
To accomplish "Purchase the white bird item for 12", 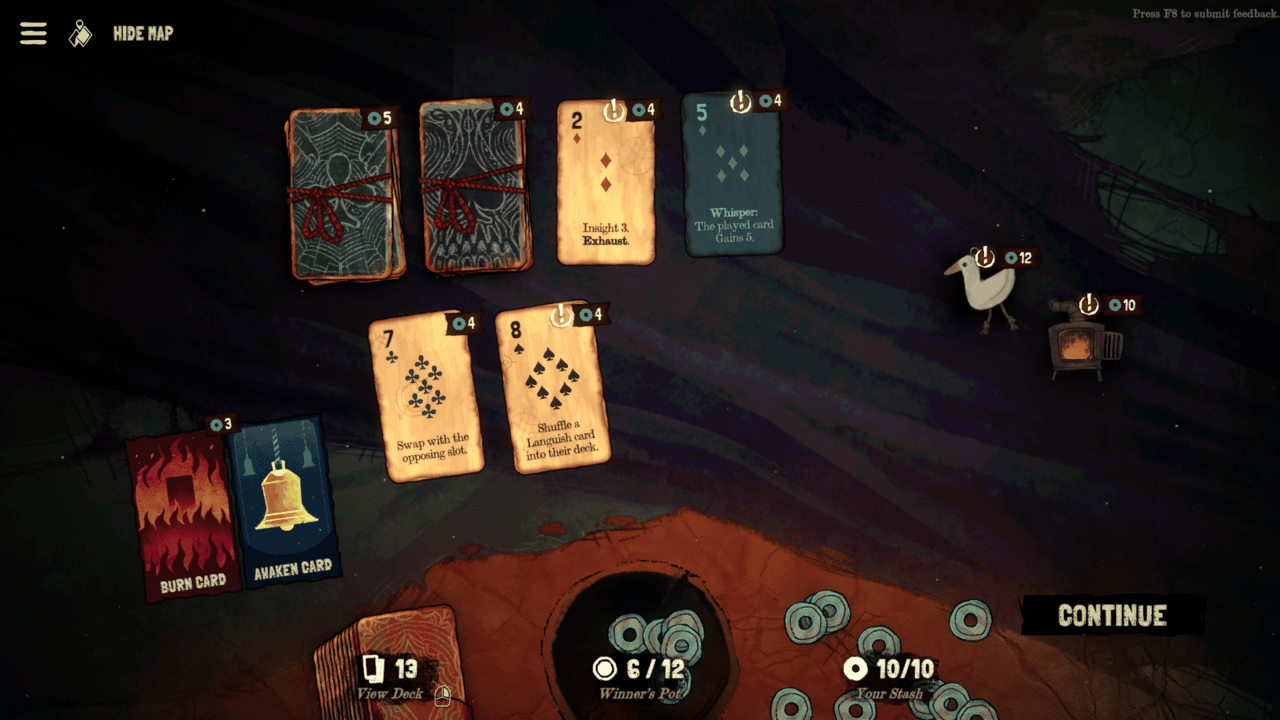I will click(x=980, y=290).
